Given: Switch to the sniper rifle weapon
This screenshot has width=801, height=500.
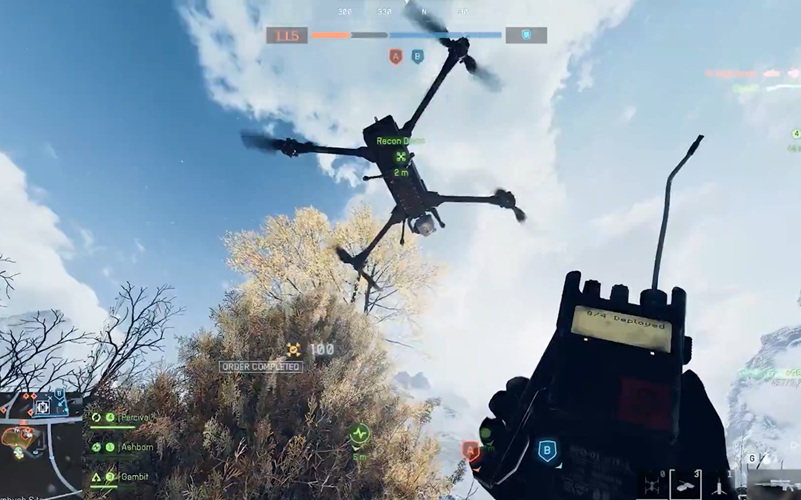Looking at the screenshot, I should click(x=774, y=487).
